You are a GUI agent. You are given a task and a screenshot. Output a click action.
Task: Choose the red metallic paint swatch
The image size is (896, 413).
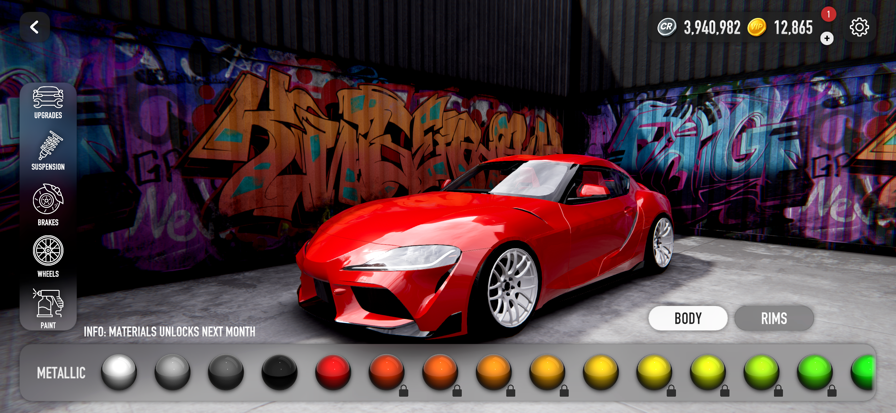tap(333, 373)
